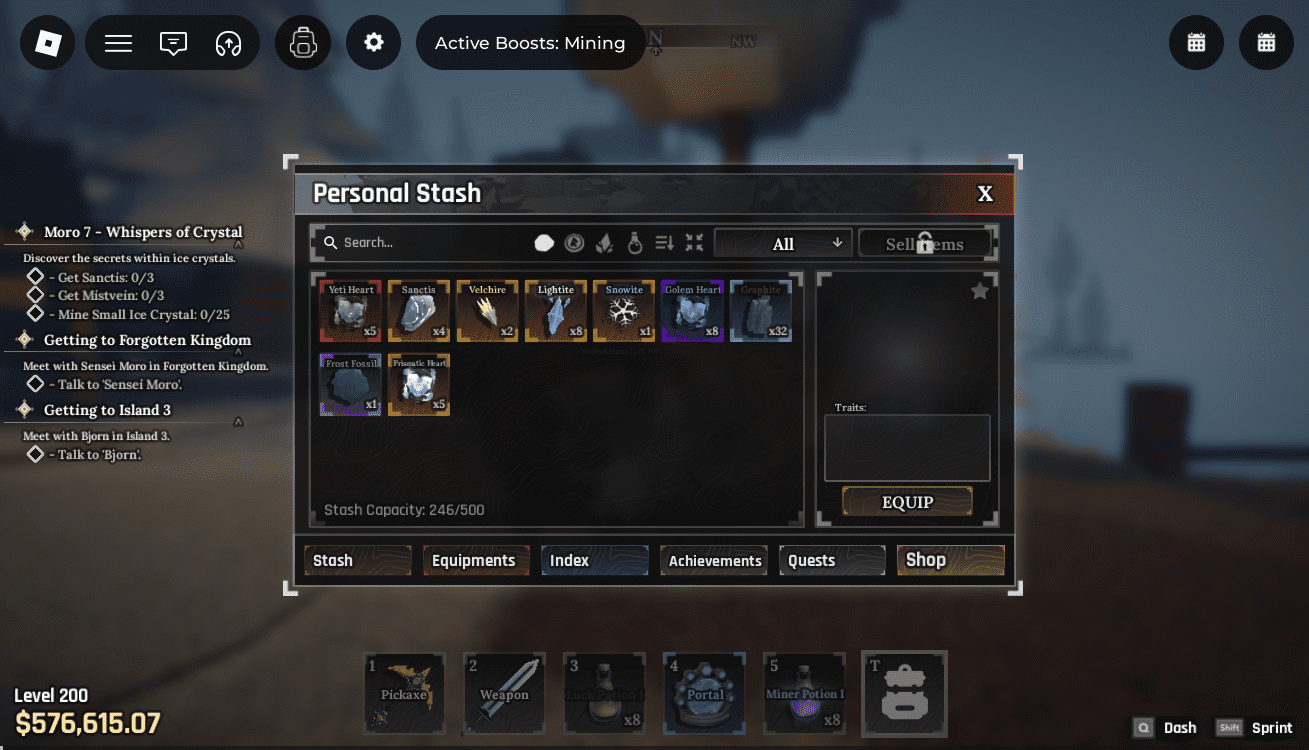Click the sort items icon

(663, 242)
